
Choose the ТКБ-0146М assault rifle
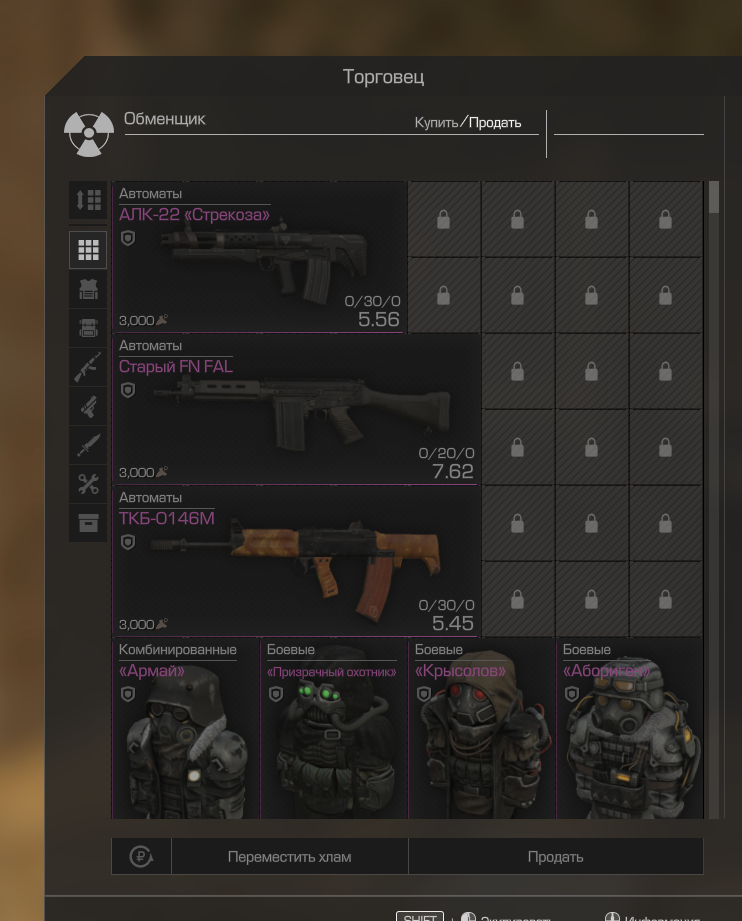click(295, 562)
